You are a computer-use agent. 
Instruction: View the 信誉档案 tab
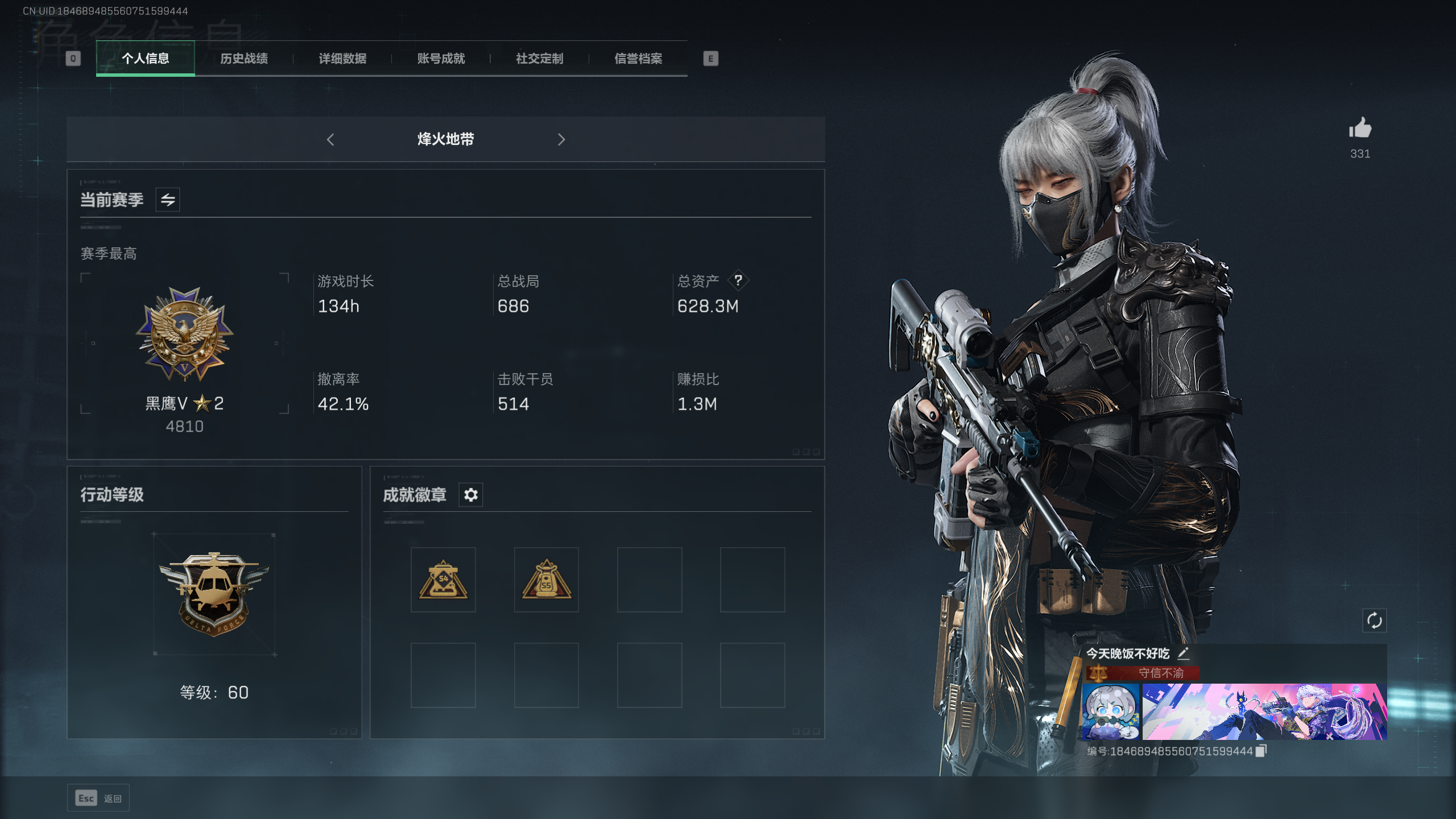[x=638, y=59]
